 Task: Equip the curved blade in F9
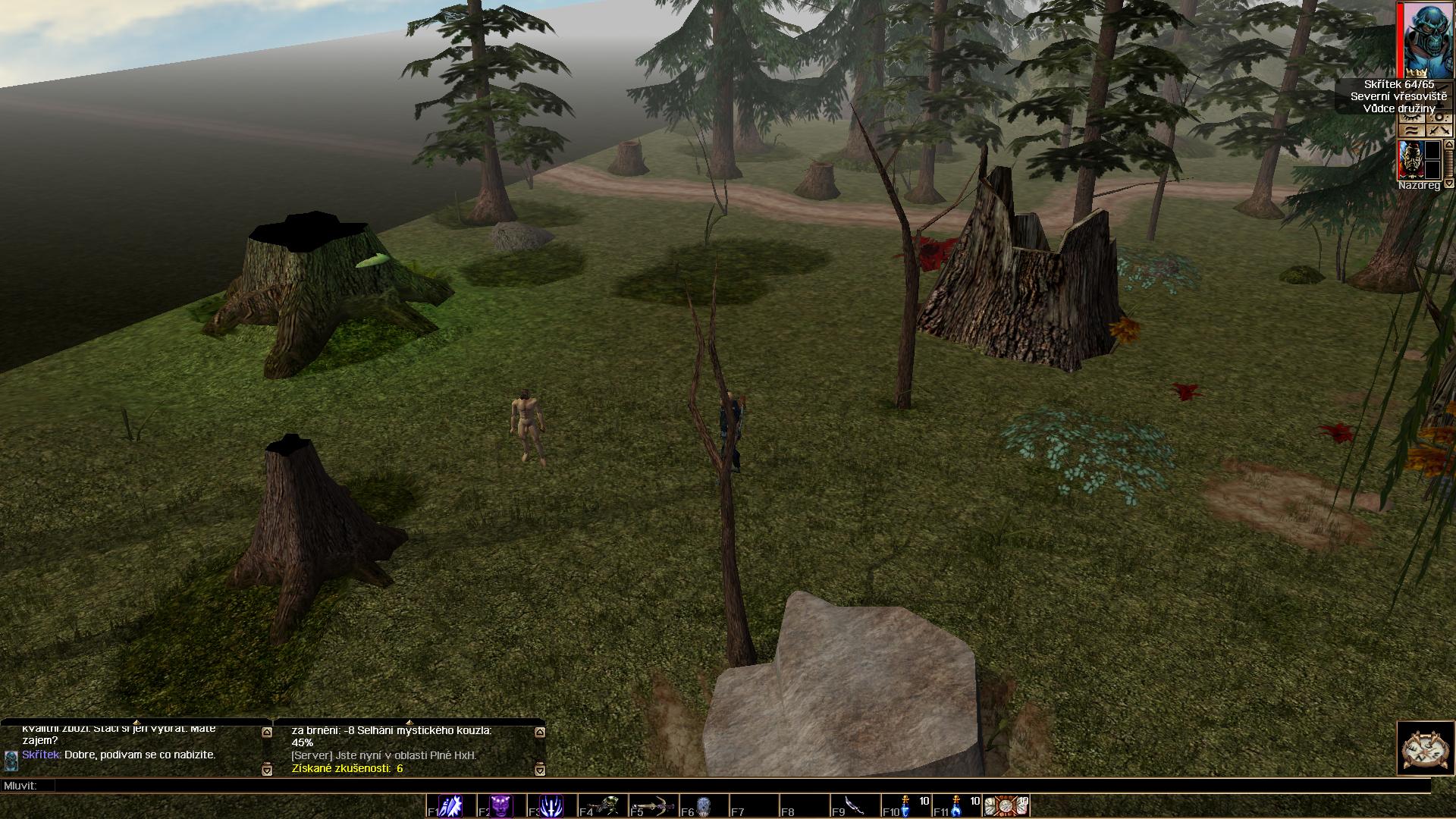pyautogui.click(x=855, y=805)
